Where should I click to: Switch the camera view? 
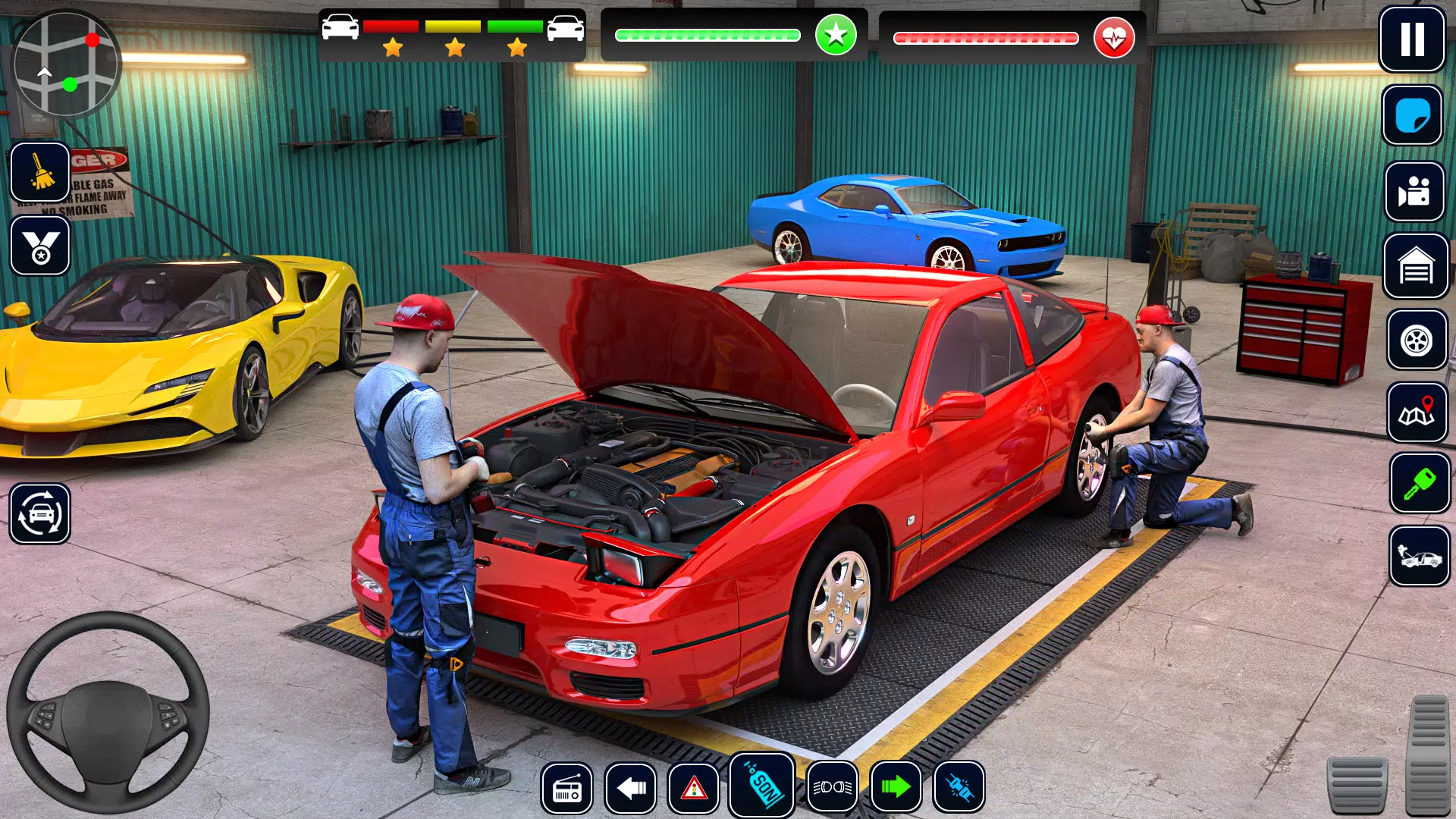coord(1414,191)
